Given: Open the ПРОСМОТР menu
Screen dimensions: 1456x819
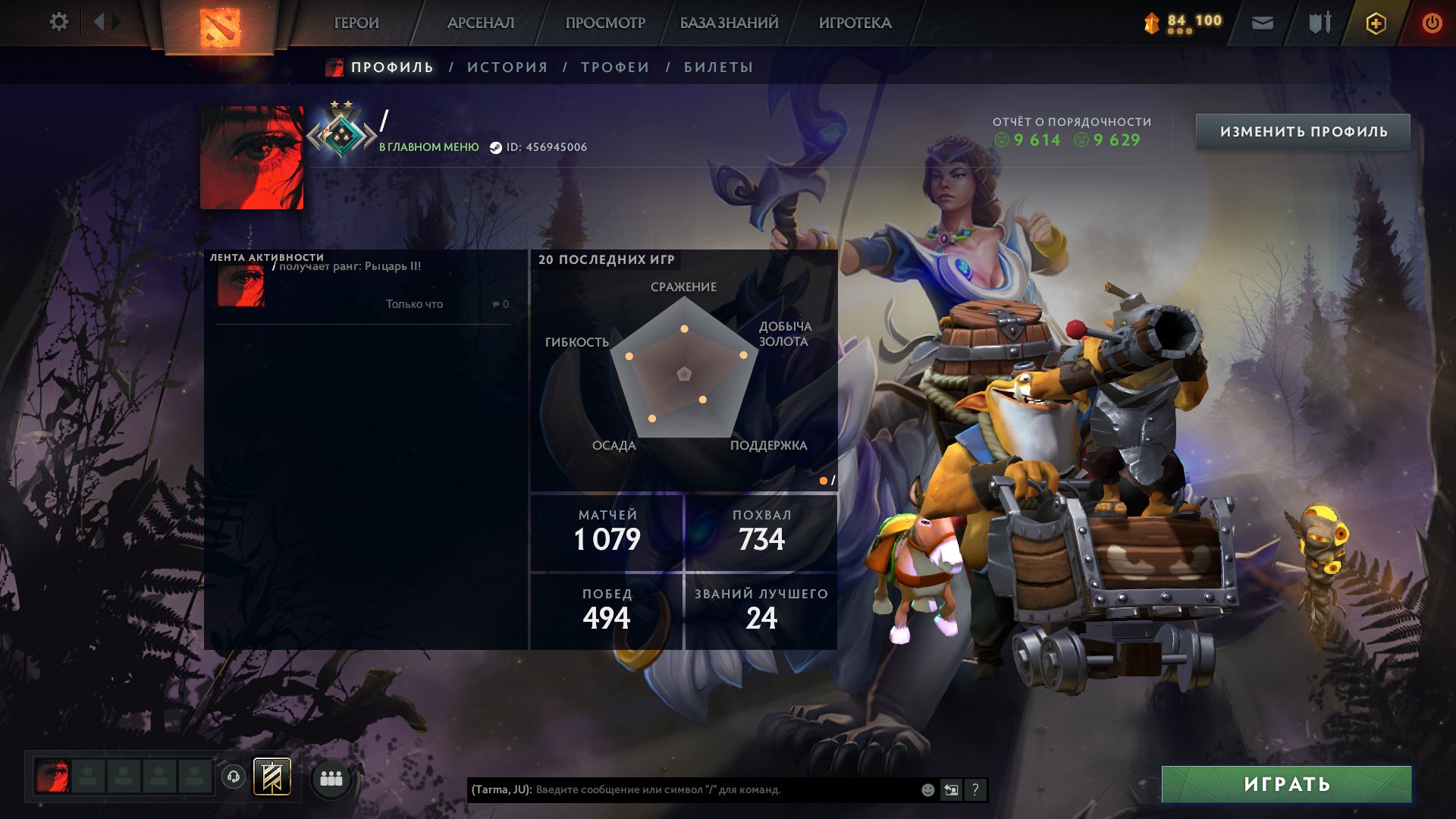Looking at the screenshot, I should pos(605,23).
